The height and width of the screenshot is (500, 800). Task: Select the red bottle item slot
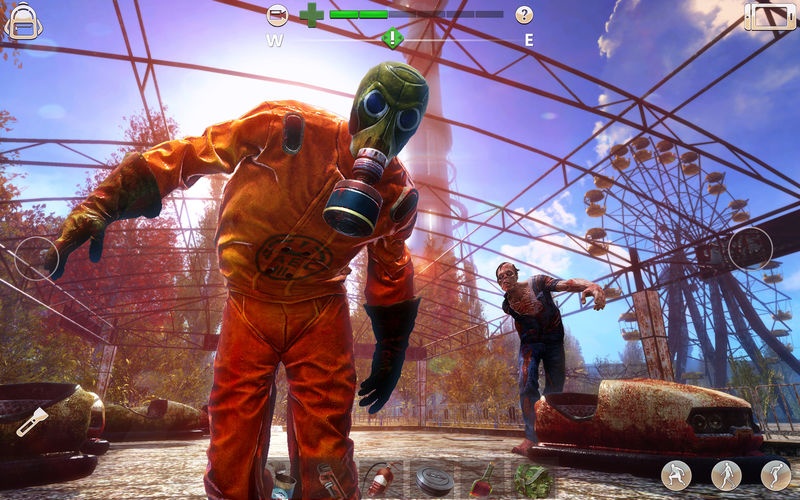tap(483, 479)
